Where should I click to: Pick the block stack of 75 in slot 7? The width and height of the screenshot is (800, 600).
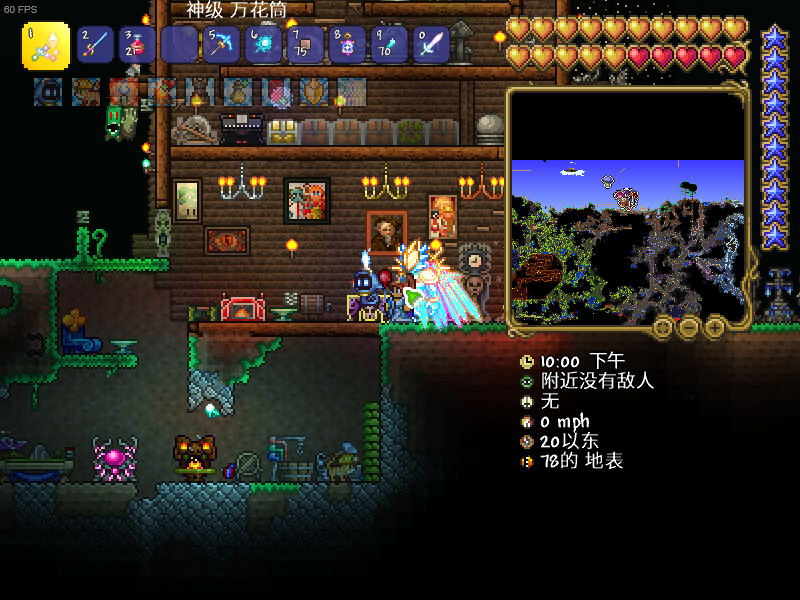pyautogui.click(x=305, y=45)
